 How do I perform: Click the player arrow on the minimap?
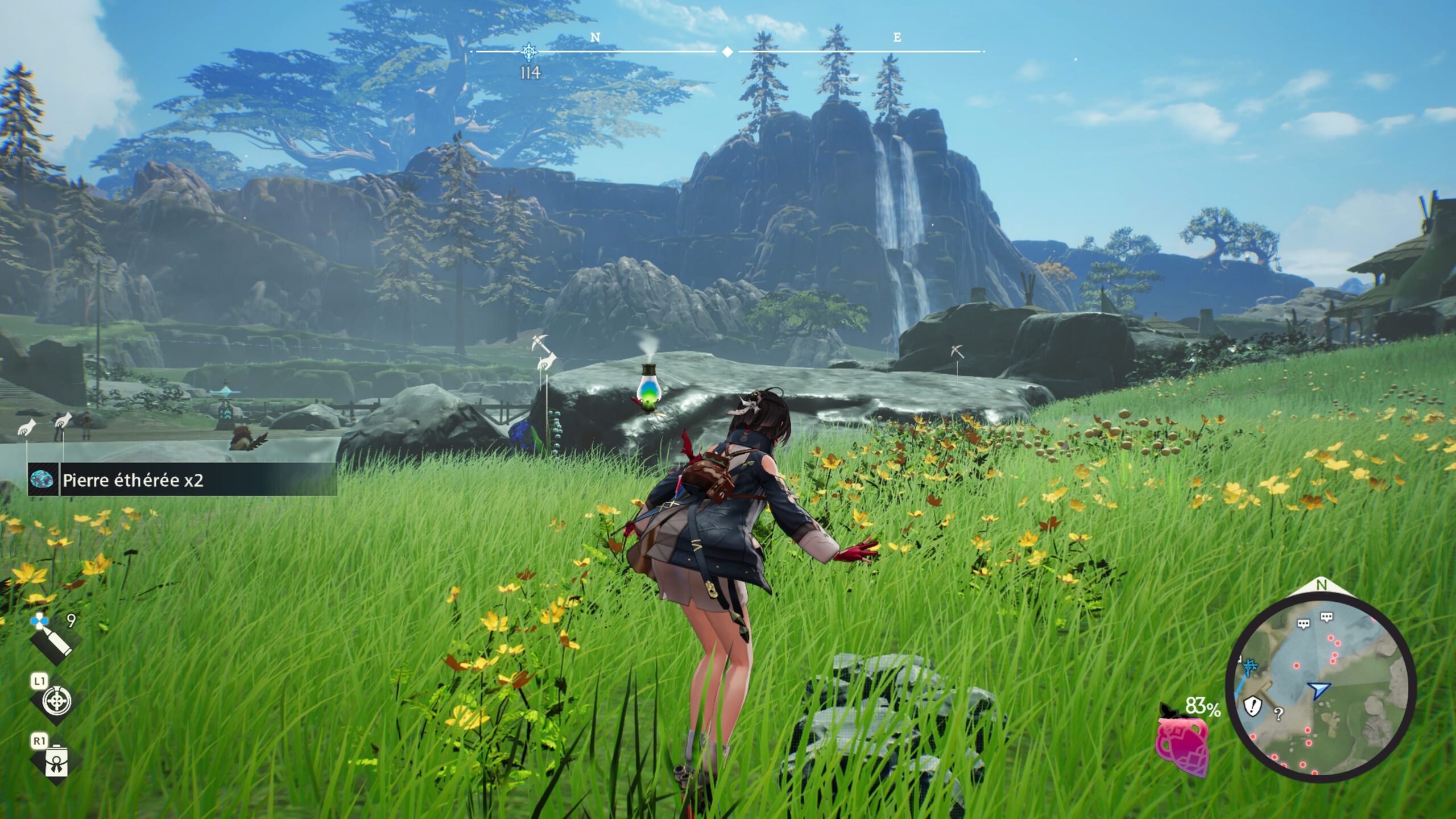click(x=1317, y=690)
